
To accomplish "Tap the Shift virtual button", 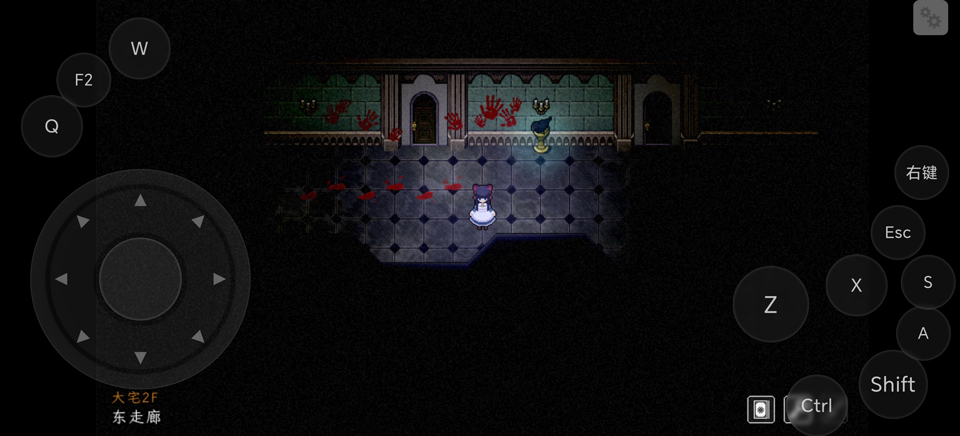I will [892, 384].
